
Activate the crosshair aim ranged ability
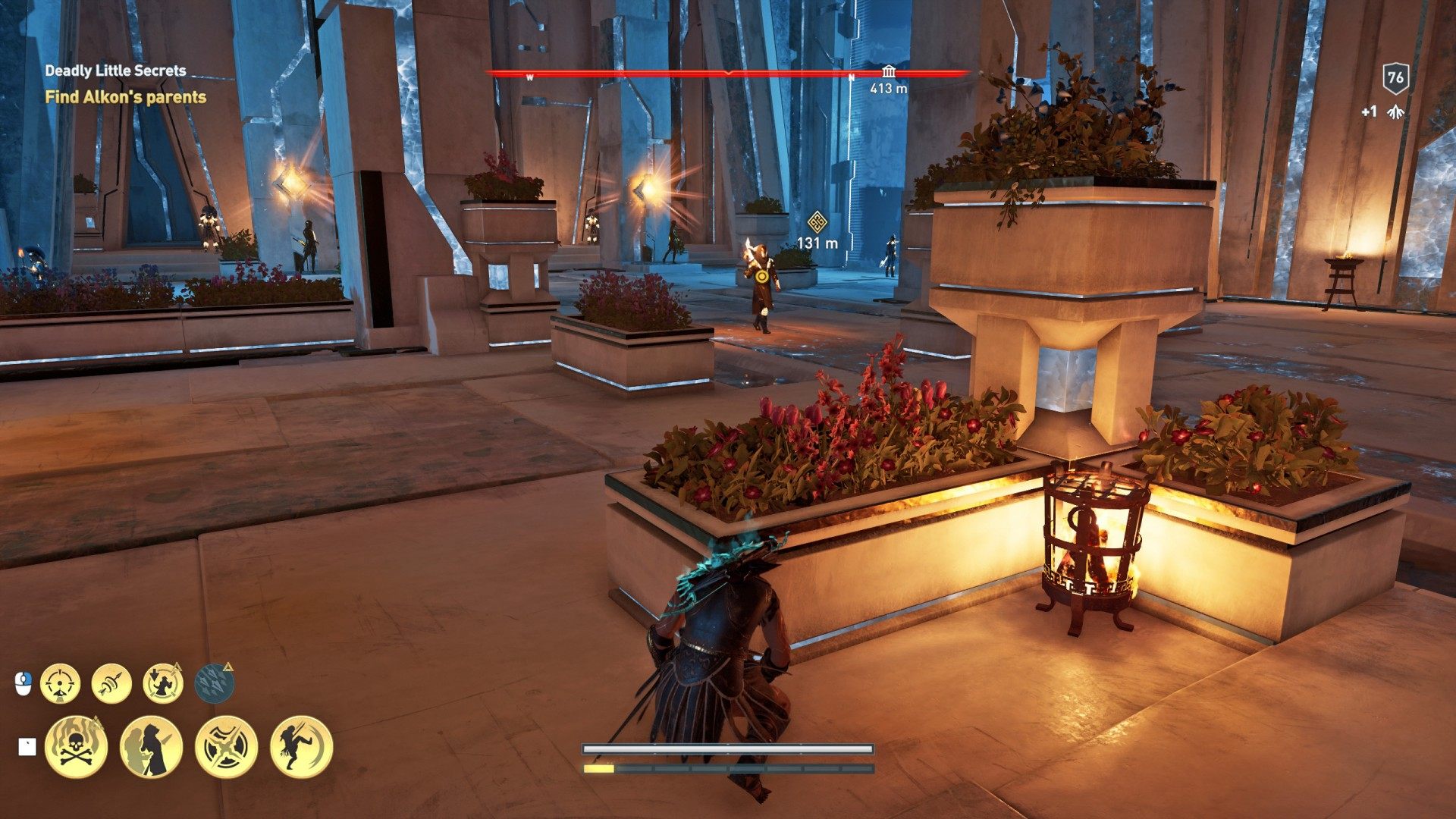click(x=60, y=683)
